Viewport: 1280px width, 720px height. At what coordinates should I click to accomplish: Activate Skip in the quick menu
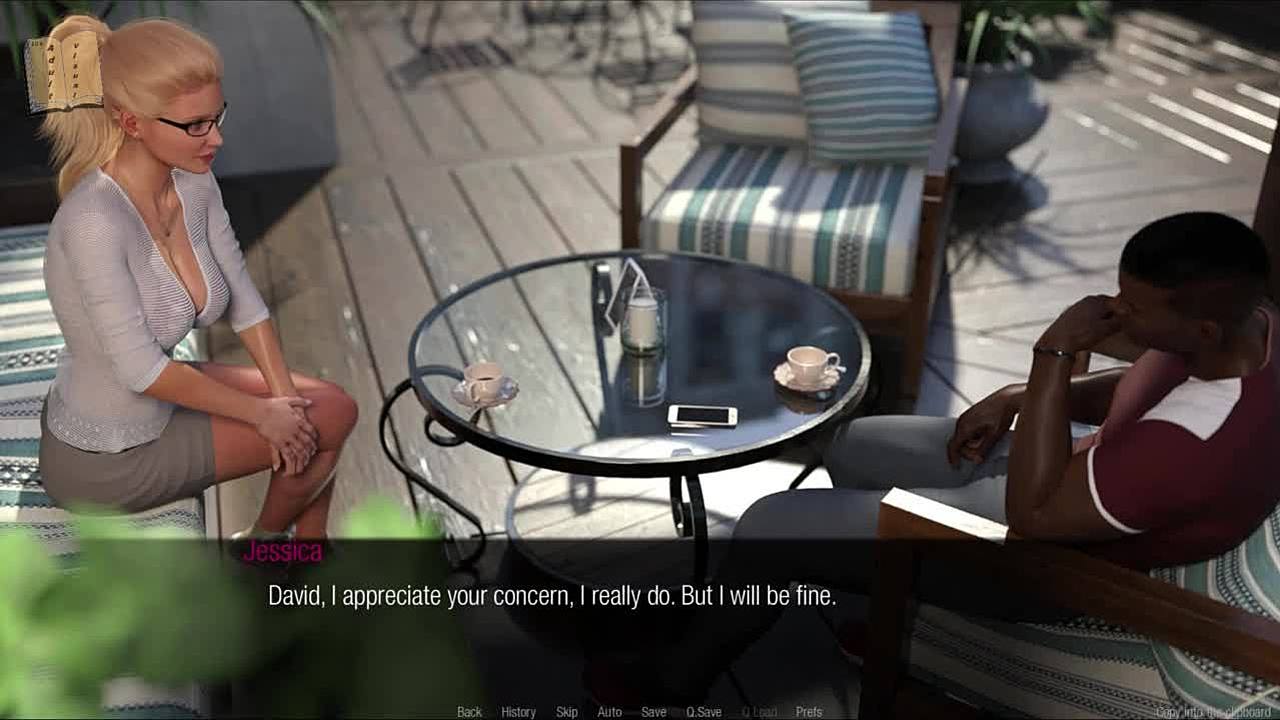567,712
